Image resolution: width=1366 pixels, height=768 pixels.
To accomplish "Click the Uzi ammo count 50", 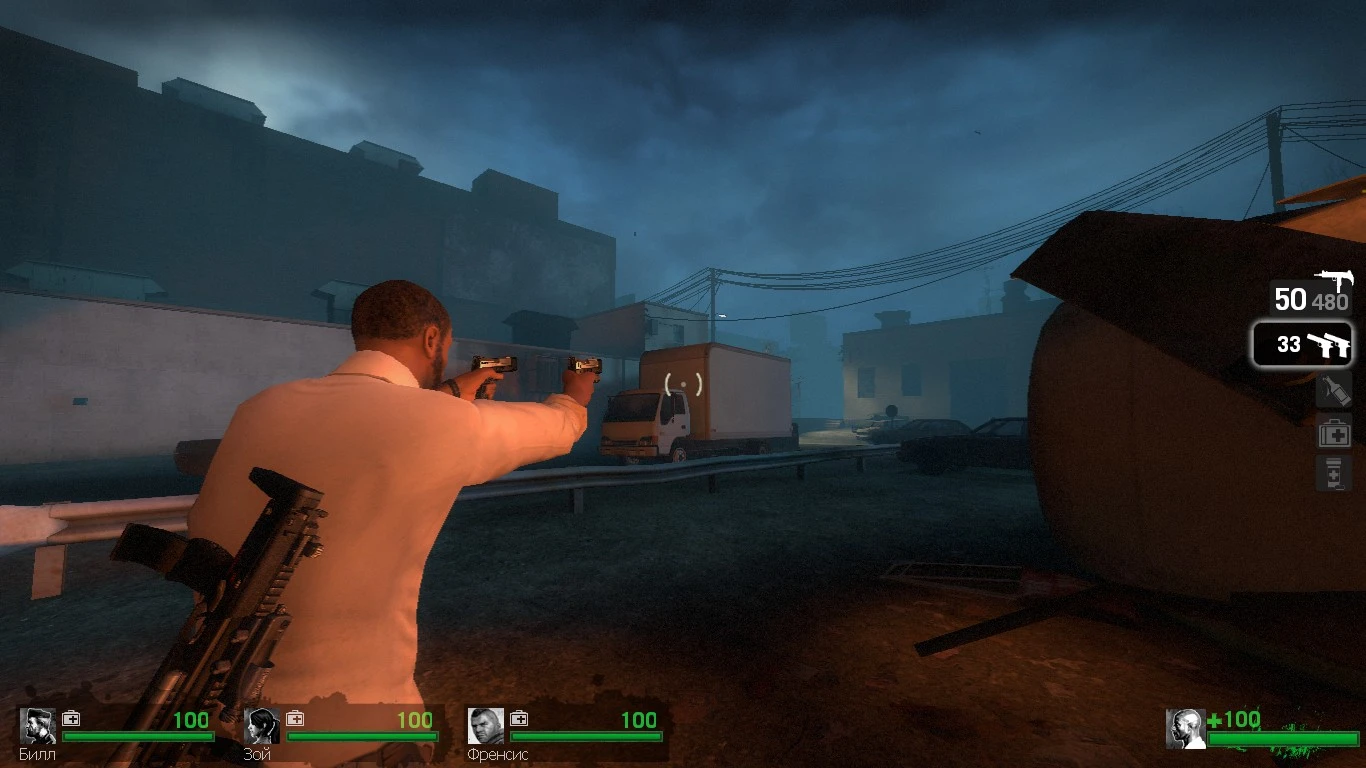I will pos(1291,300).
